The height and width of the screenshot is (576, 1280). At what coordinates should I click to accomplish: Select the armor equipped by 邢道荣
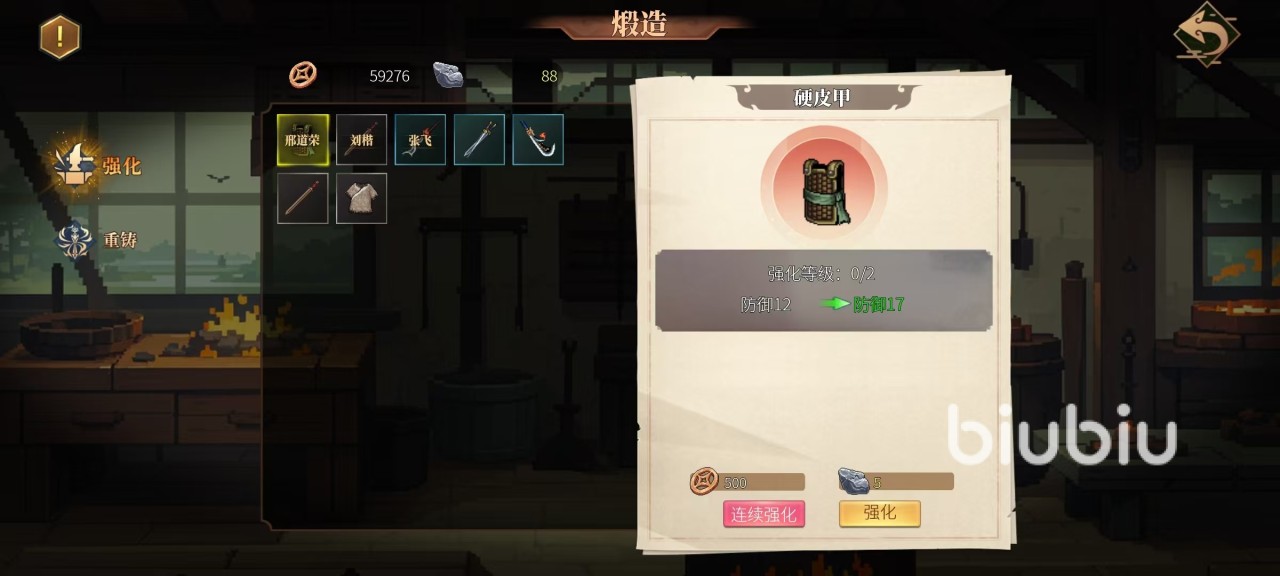point(303,139)
